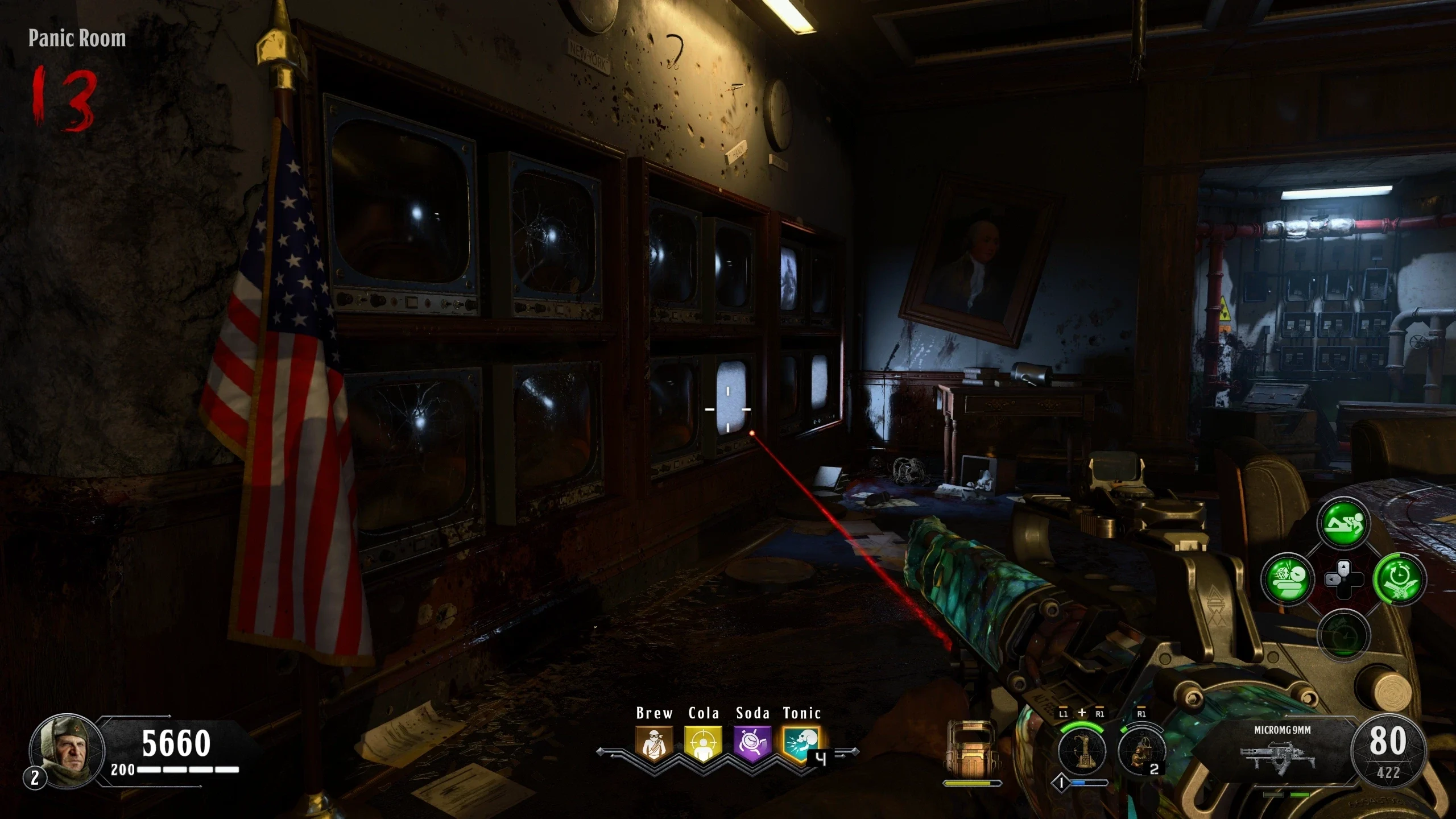Click the player character portrait
Viewport: 1456px width, 819px height.
pos(67,750)
